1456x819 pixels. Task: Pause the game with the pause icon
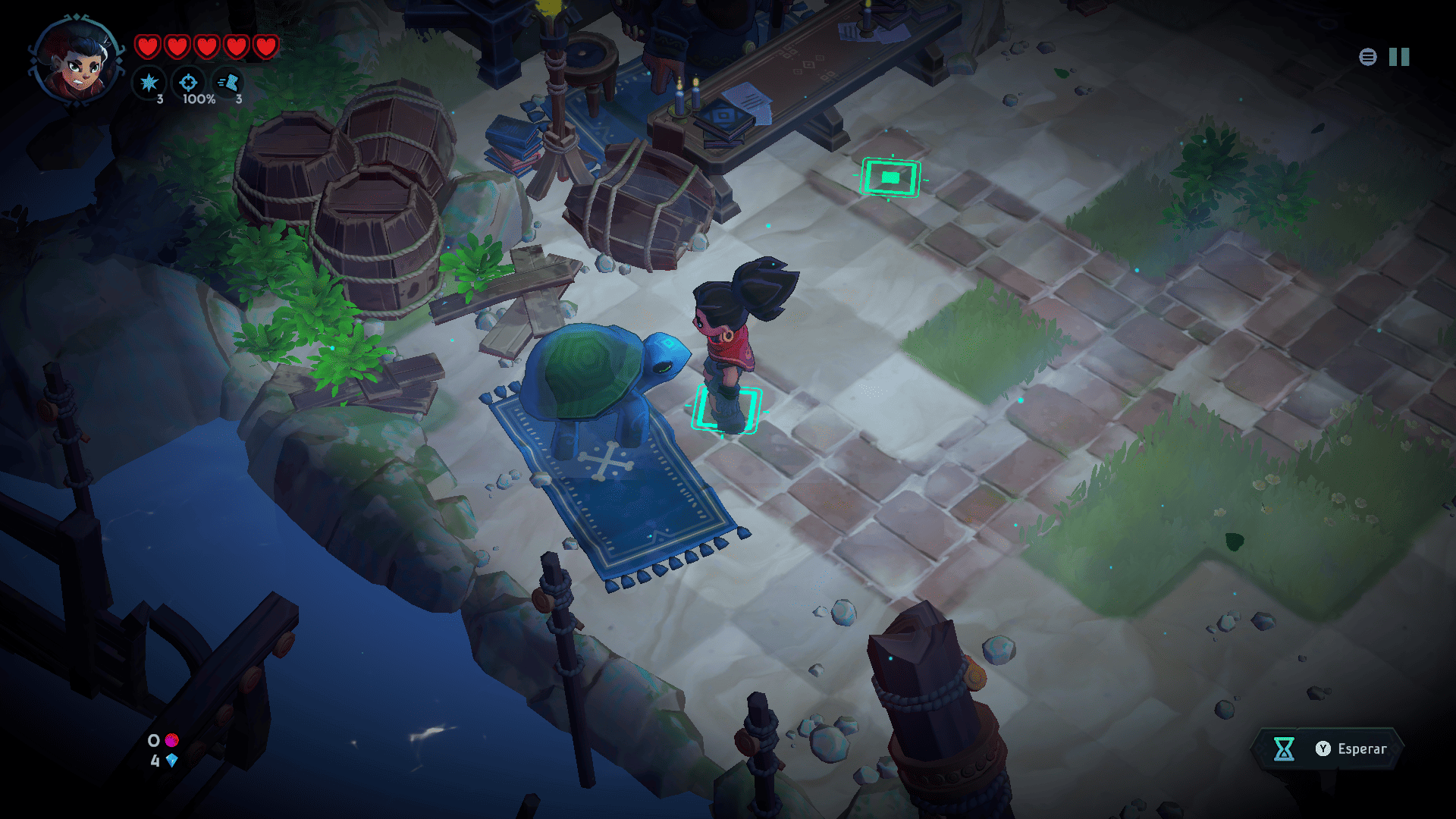click(x=1398, y=57)
